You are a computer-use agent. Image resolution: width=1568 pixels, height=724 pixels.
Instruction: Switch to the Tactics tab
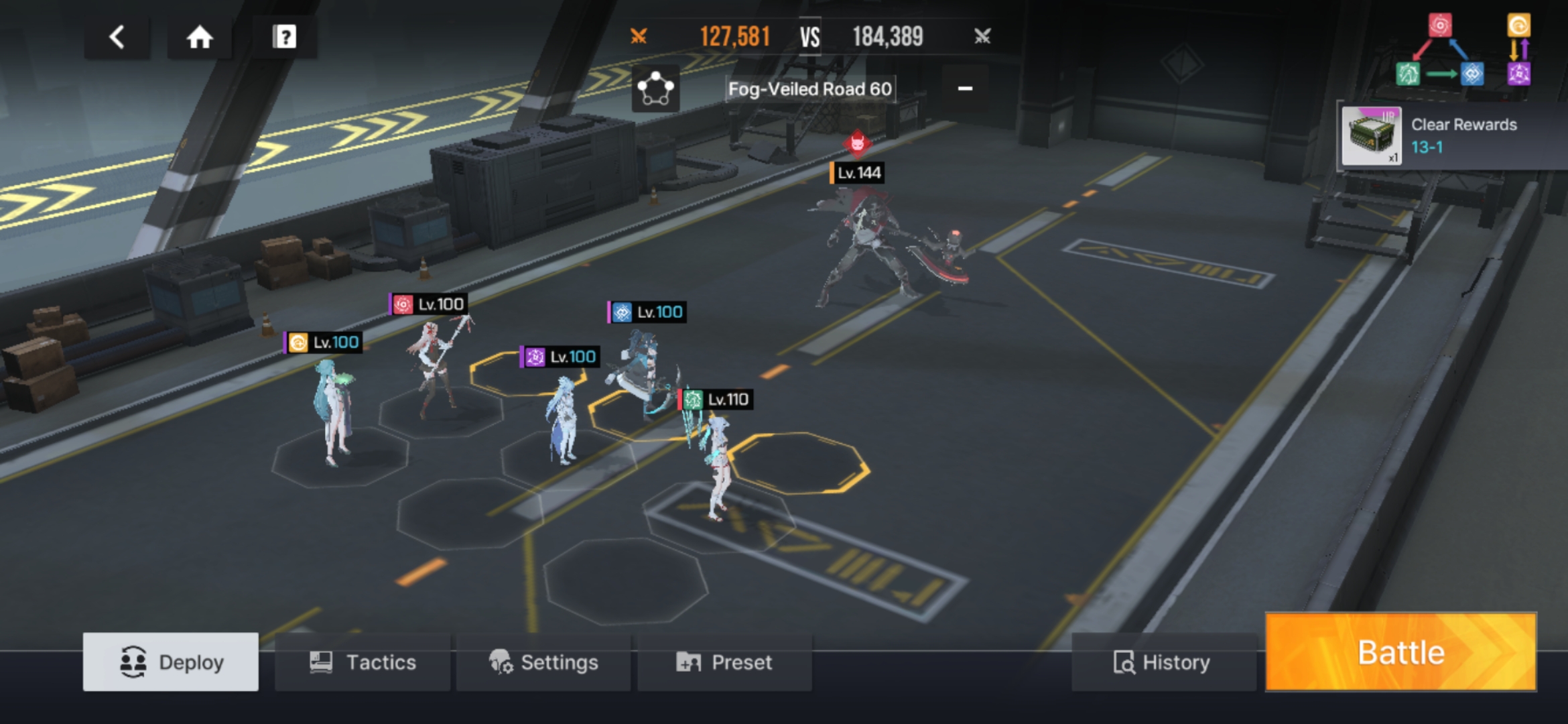[x=363, y=662]
